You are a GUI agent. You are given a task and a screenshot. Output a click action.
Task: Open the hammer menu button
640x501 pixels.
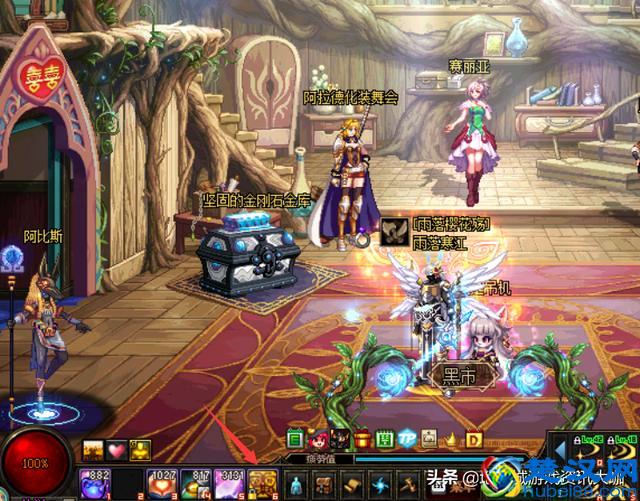[x=407, y=482]
